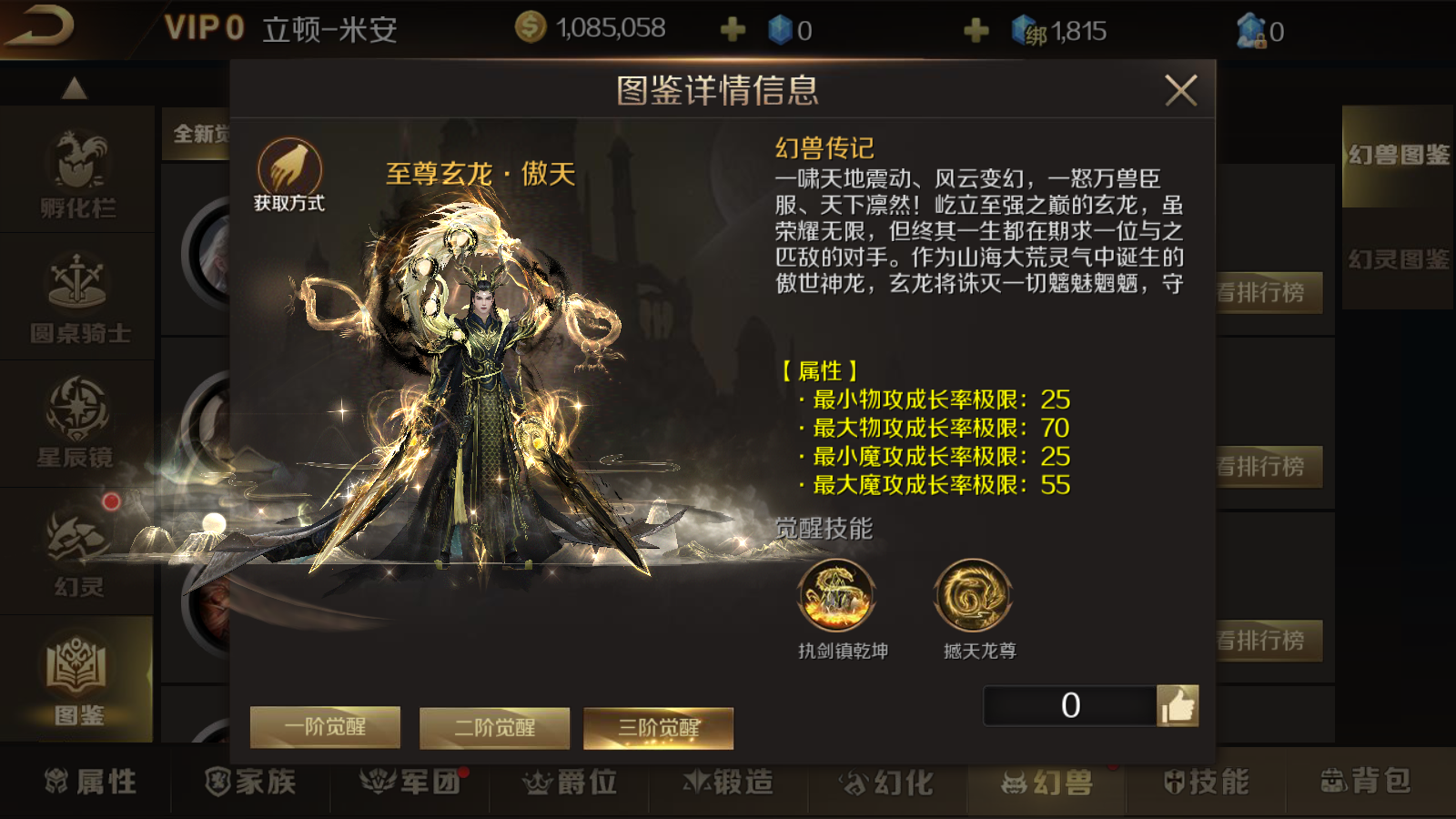
Task: Give a thumbs-up like
Action: [x=1178, y=705]
